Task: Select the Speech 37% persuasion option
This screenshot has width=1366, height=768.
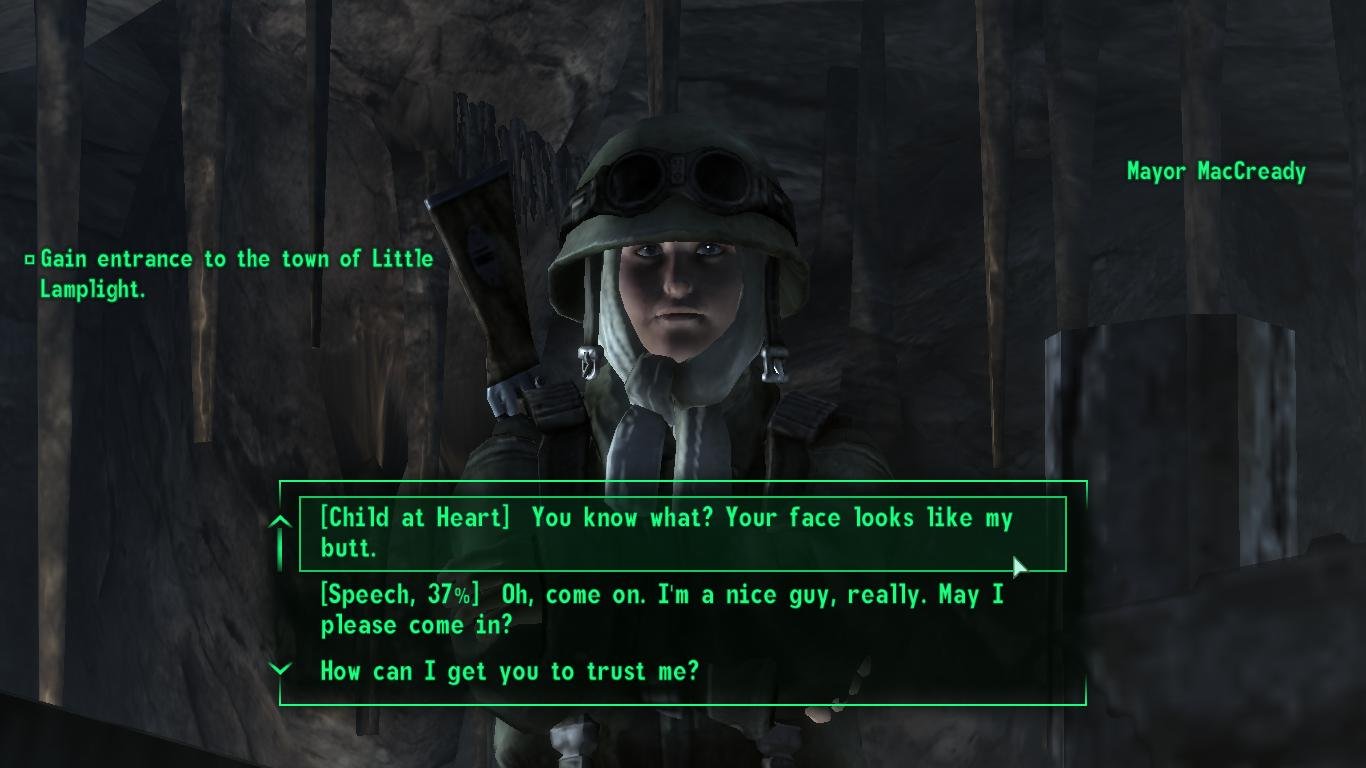Action: click(661, 609)
